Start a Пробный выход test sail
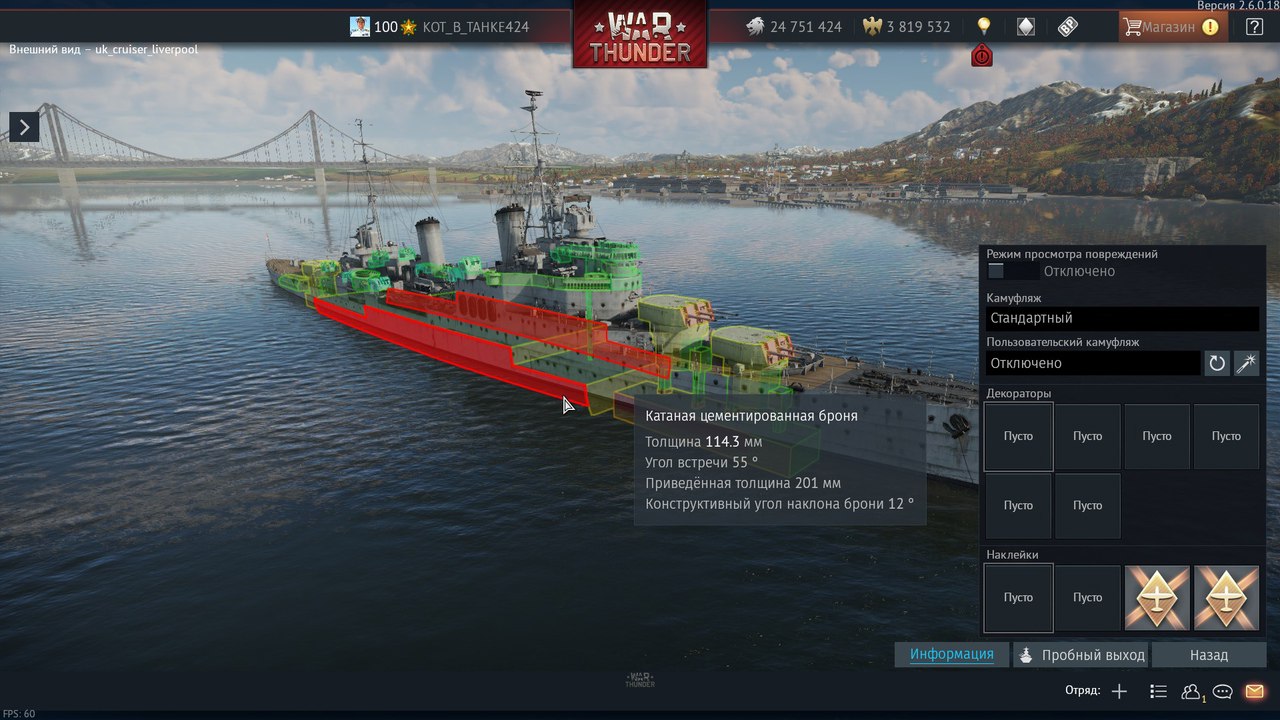Screen dimensions: 1280x720 coord(1081,655)
